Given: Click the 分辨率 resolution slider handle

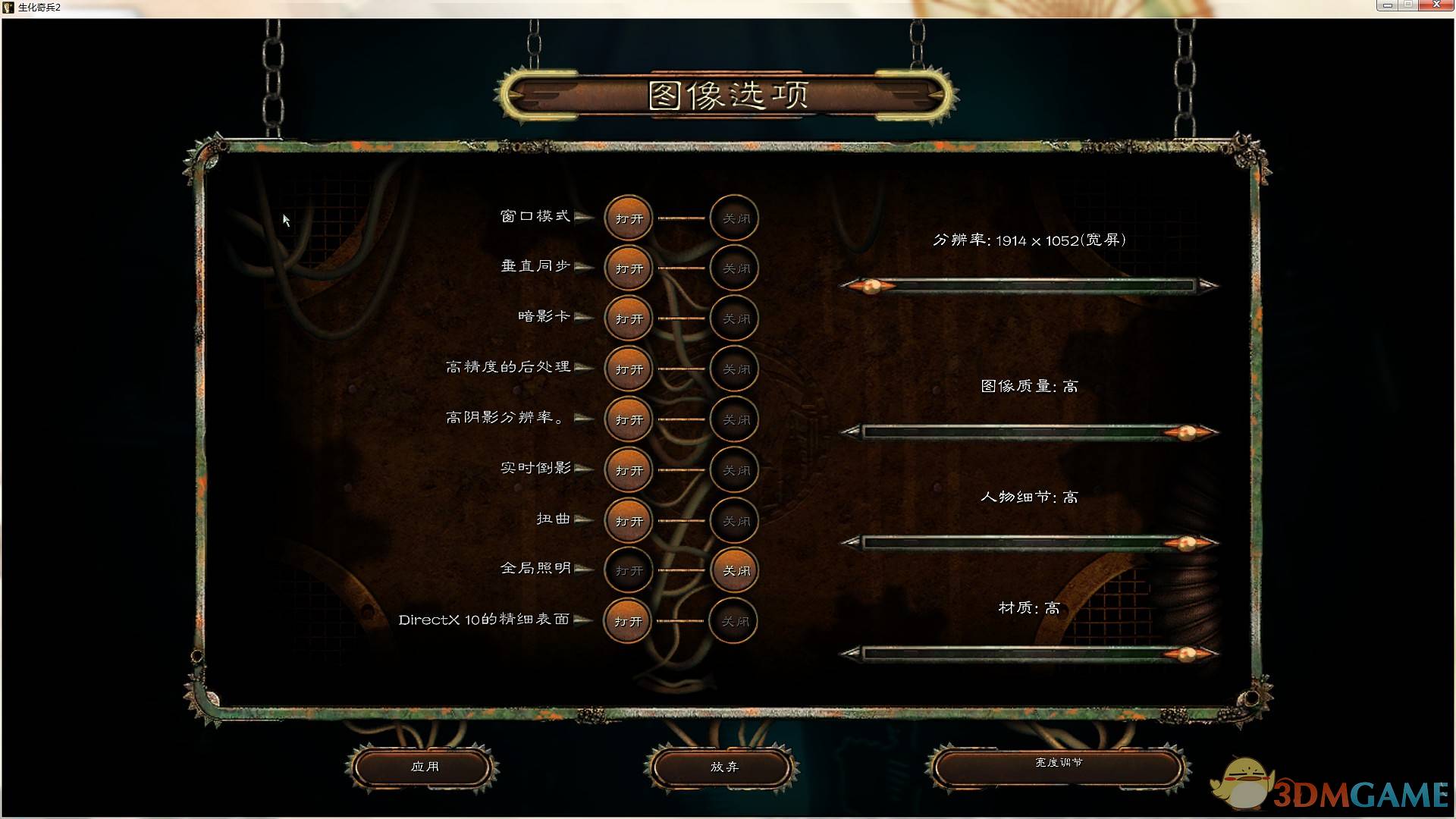Looking at the screenshot, I should 874,287.
